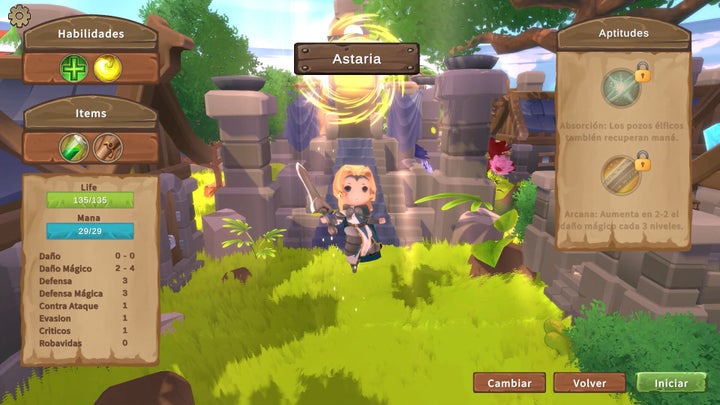Click the Cambiar button
Image resolution: width=720 pixels, height=405 pixels.
[509, 383]
